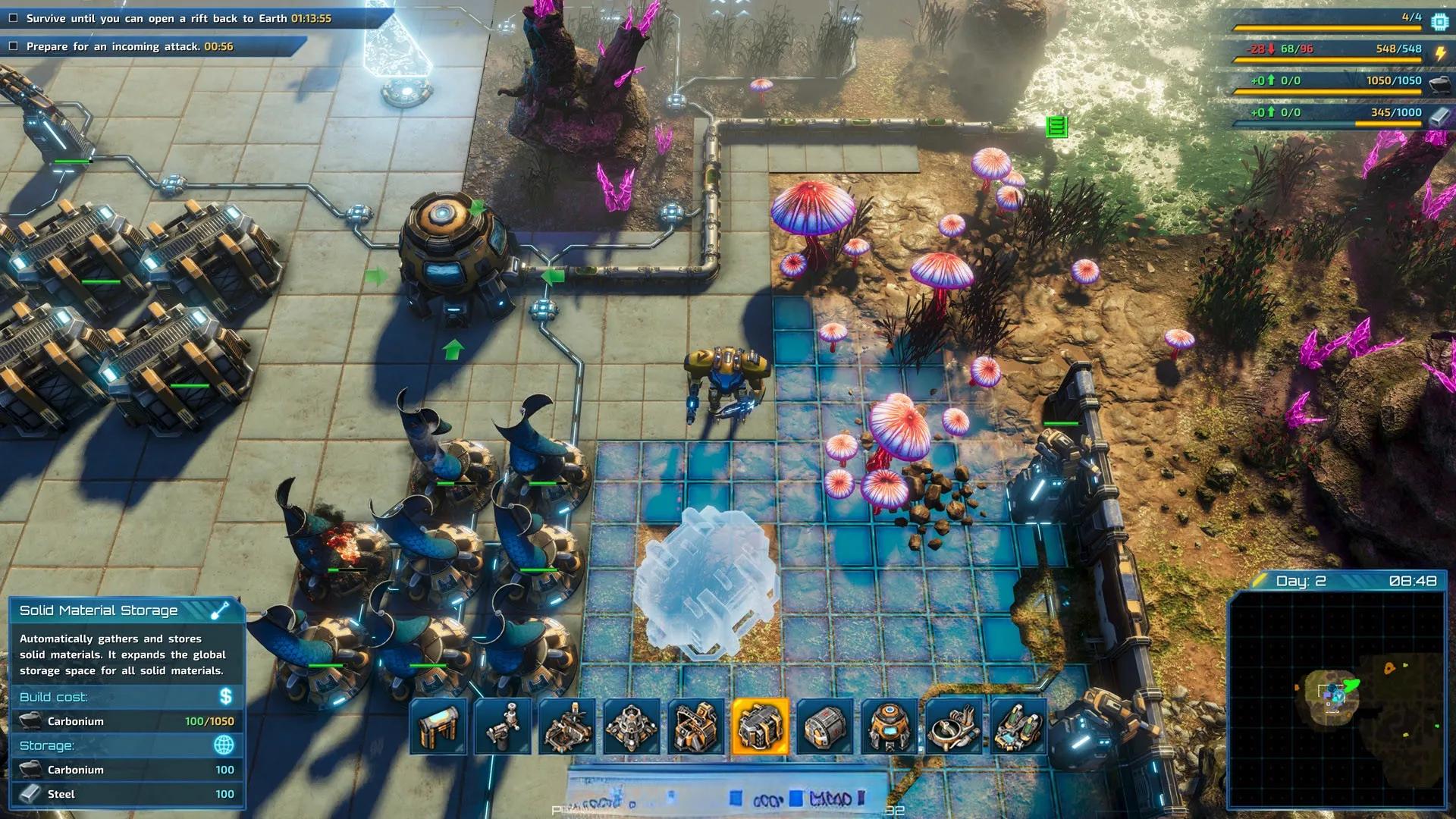Pick the dish building with twin chimneys

pyautogui.click(x=954, y=726)
